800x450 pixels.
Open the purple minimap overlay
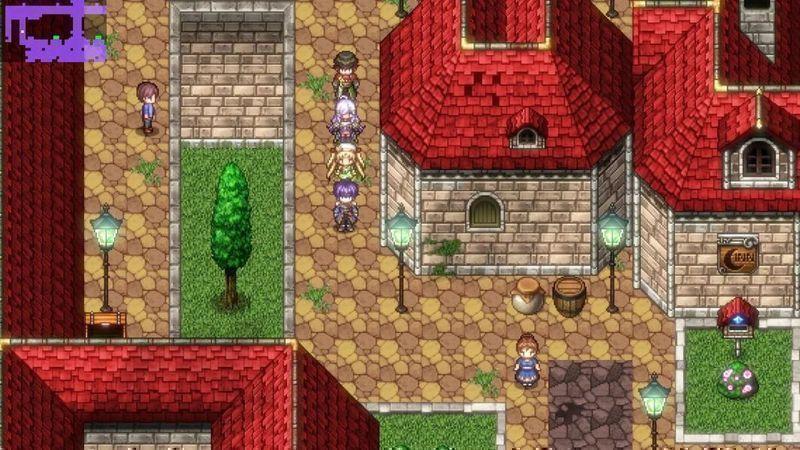[53, 30]
